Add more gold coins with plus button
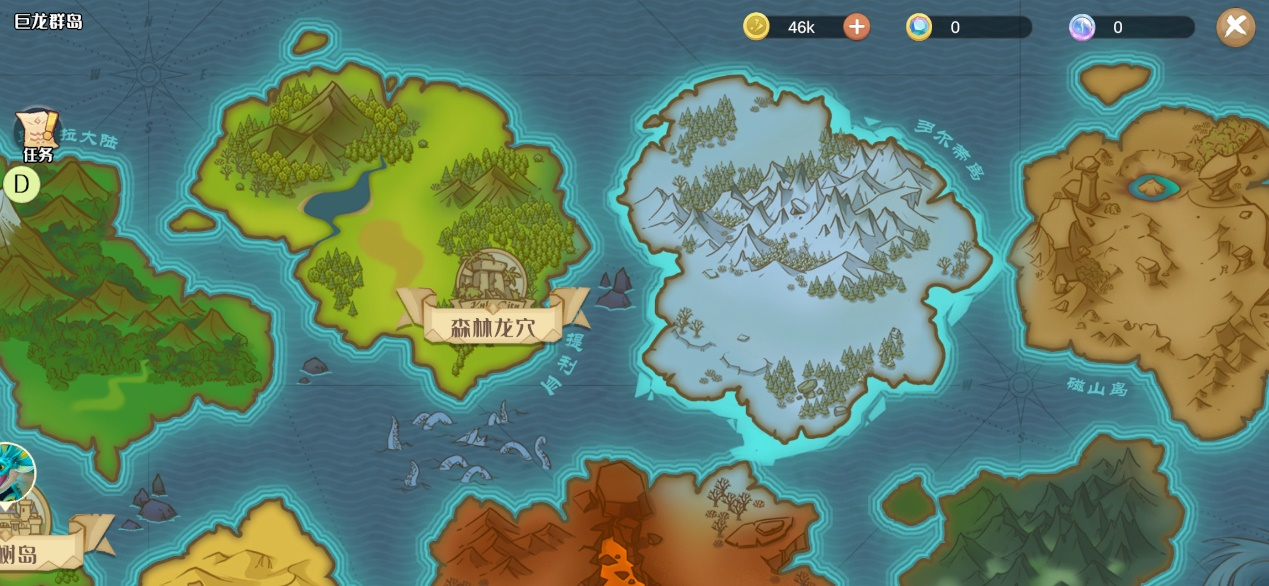Viewport: 1269px width, 586px height. point(856,27)
